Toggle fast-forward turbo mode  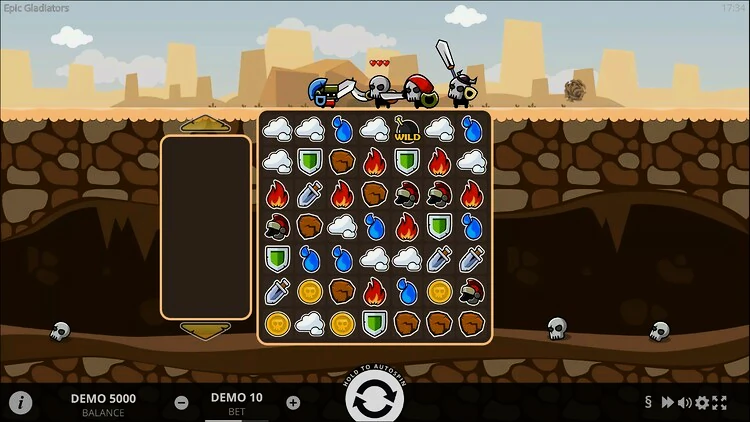click(x=668, y=403)
